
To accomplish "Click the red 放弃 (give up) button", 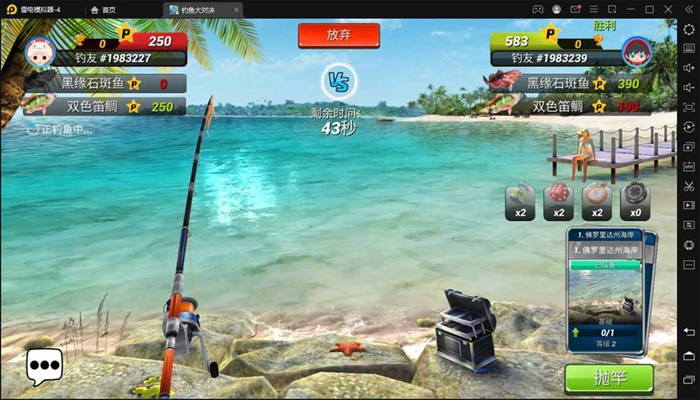I will pyautogui.click(x=339, y=34).
